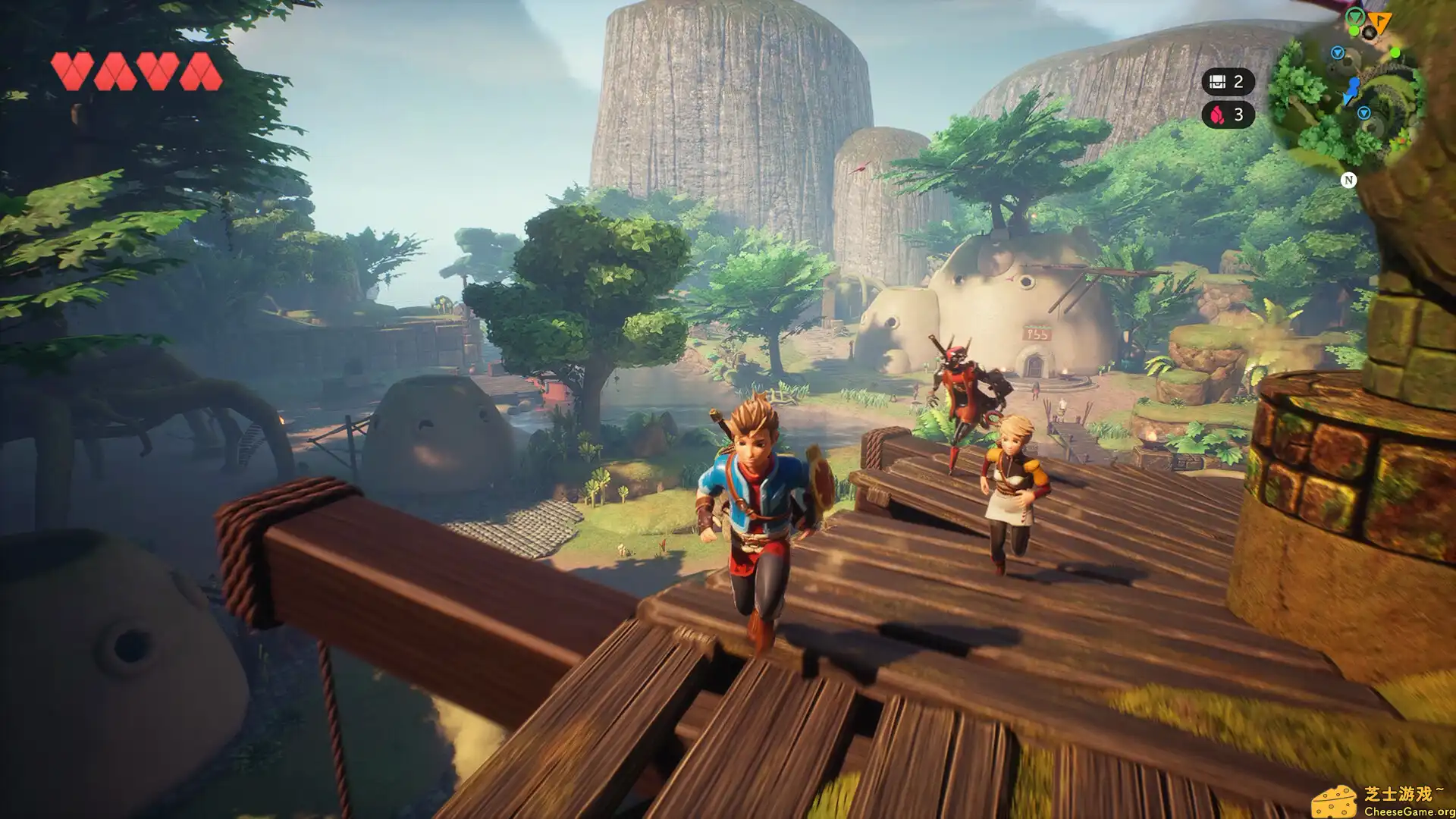Click the N compass indicator below minimap

tap(1349, 180)
